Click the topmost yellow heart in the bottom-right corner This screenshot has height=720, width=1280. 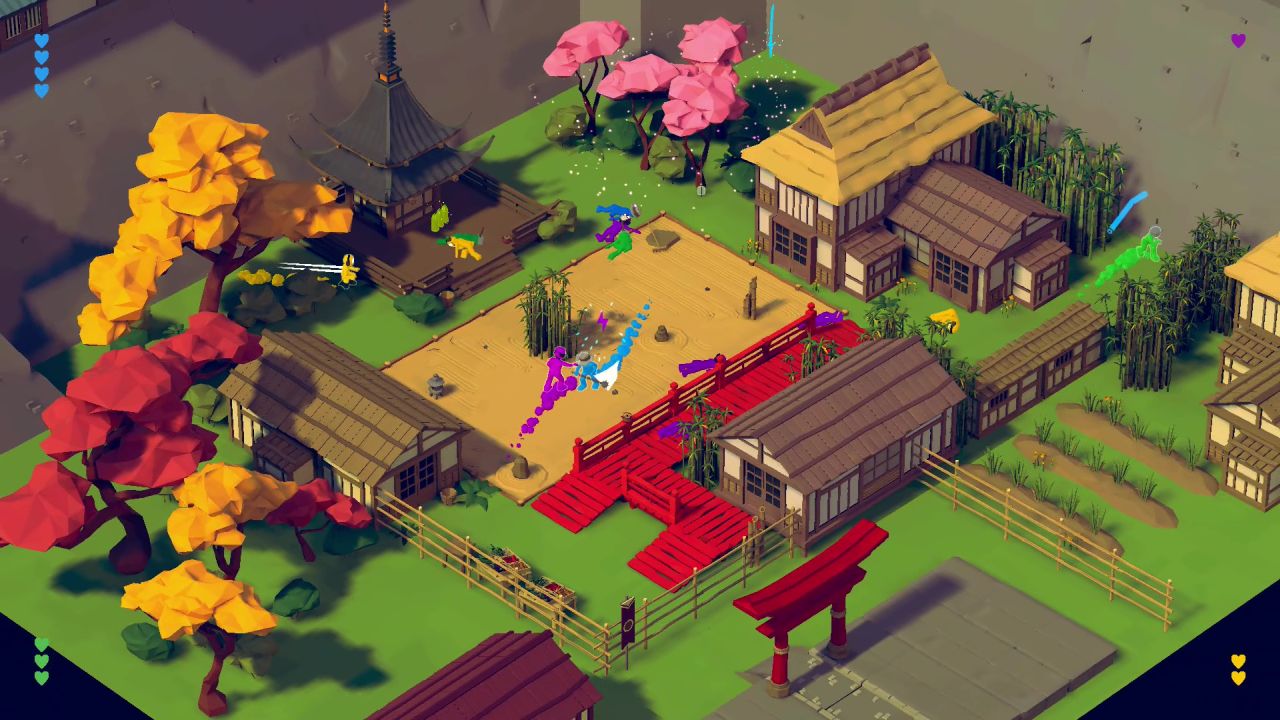click(1238, 661)
